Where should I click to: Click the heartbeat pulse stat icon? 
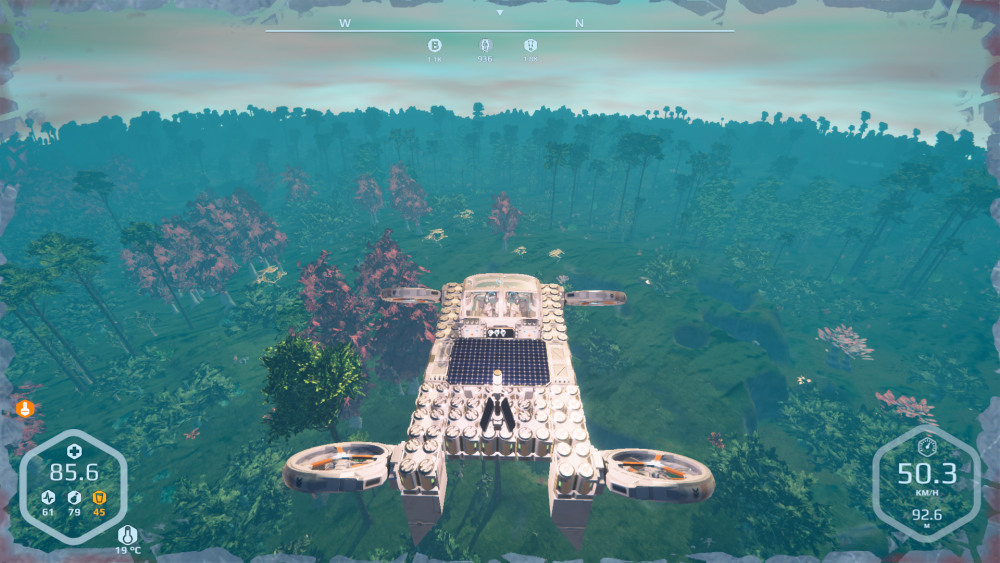click(x=48, y=497)
